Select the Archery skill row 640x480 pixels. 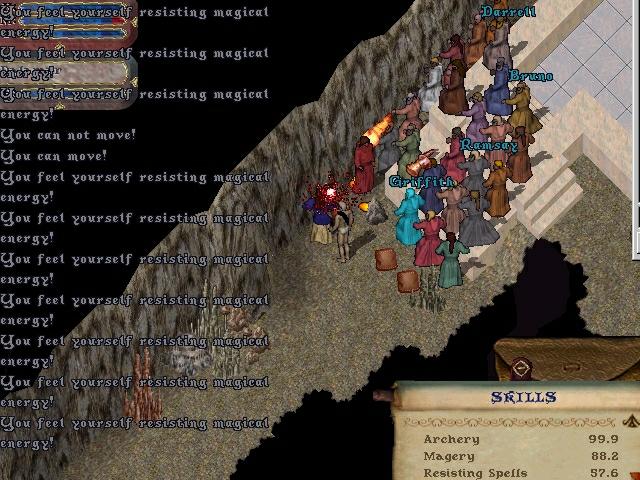tap(452, 439)
